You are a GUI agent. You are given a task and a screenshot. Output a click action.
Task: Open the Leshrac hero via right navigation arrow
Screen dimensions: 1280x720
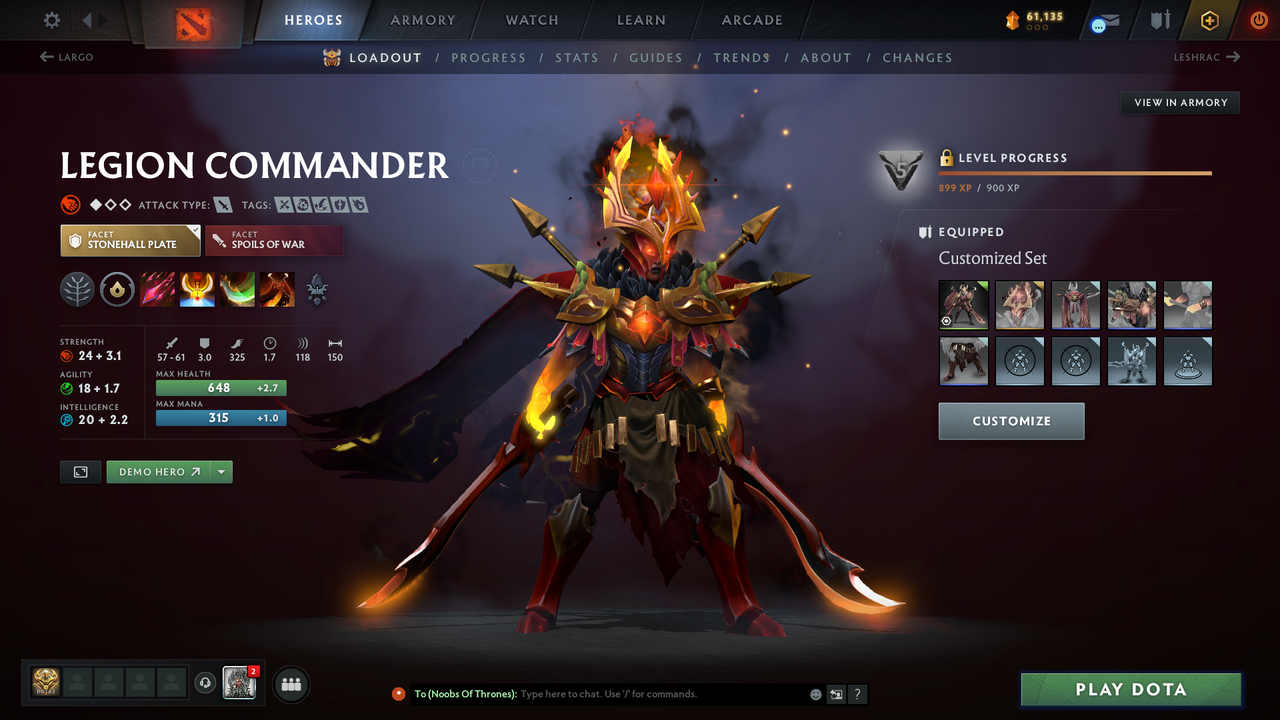tap(1207, 57)
